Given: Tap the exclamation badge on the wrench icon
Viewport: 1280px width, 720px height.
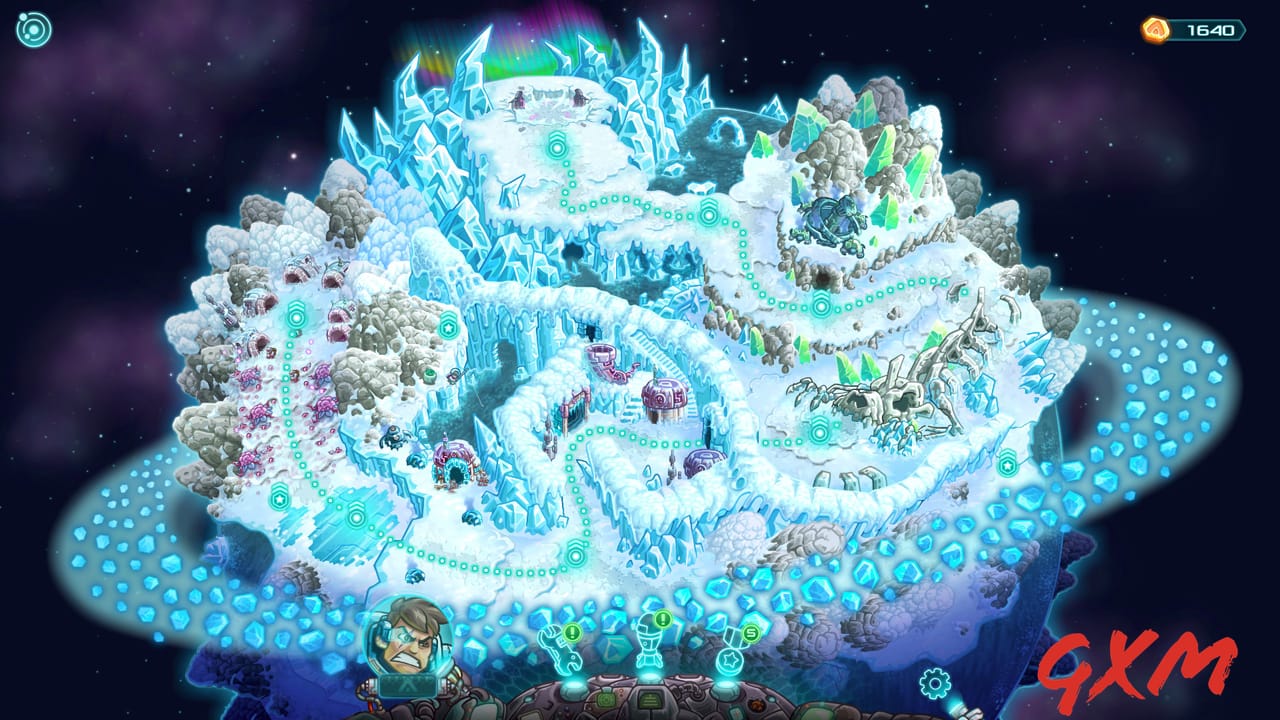Looking at the screenshot, I should (572, 632).
